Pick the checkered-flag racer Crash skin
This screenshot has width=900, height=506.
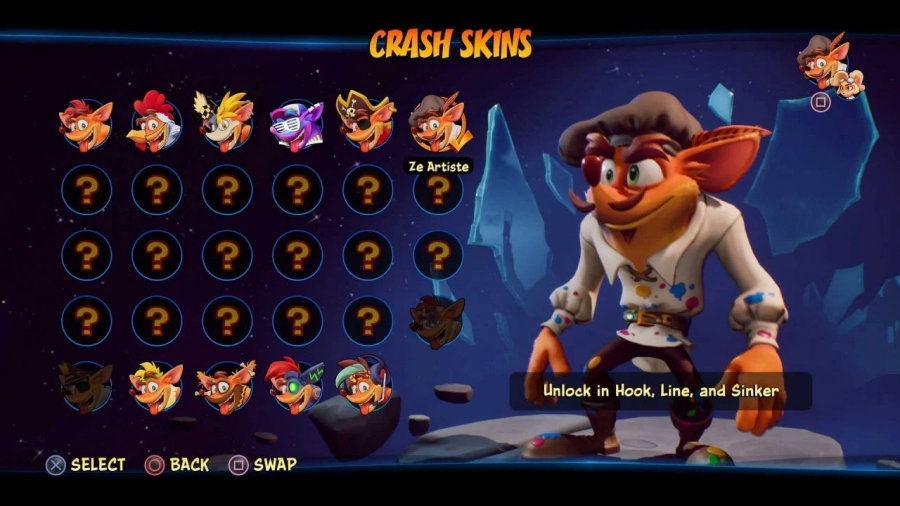227,122
